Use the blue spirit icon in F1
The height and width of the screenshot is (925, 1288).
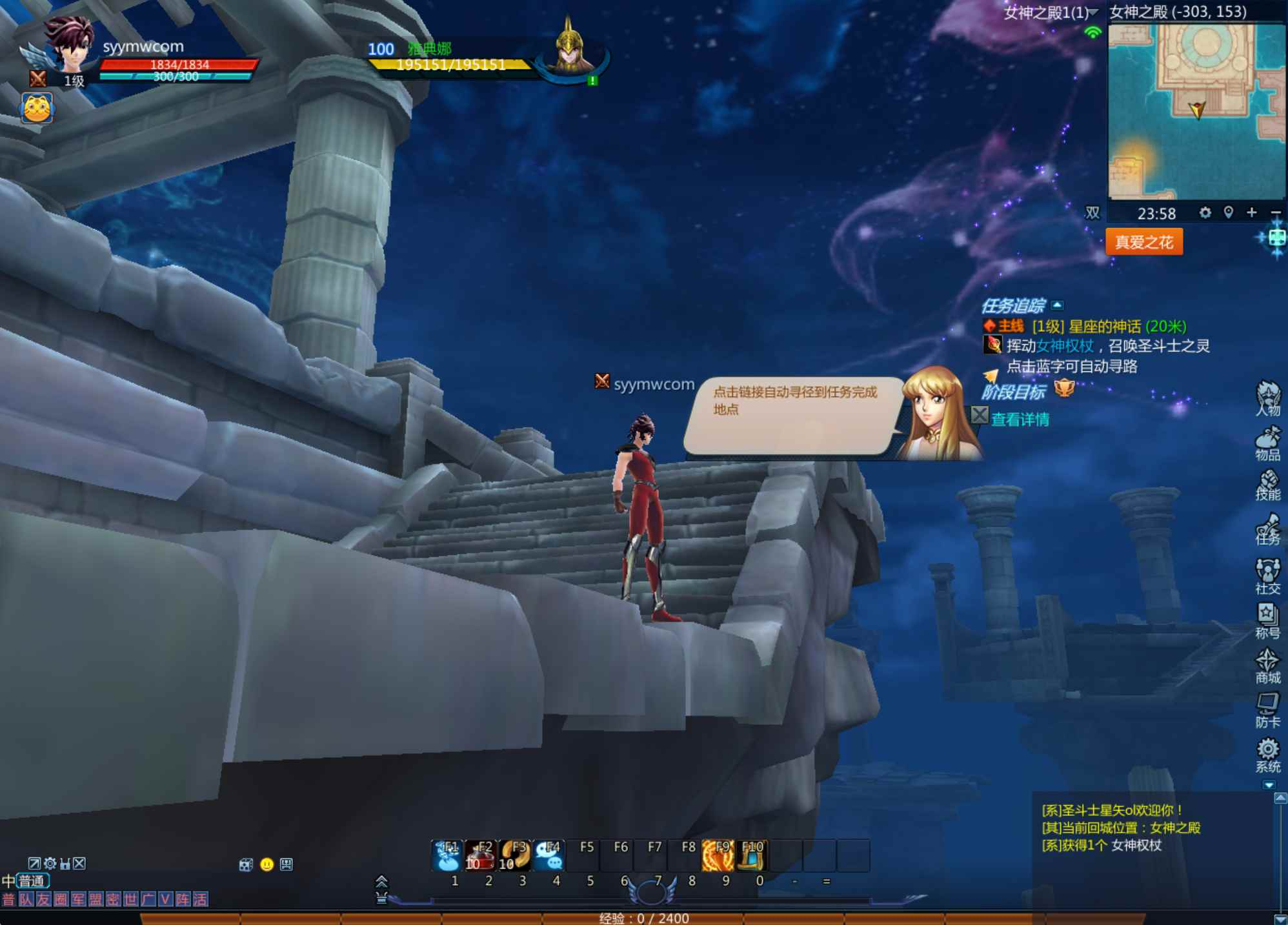point(447,855)
